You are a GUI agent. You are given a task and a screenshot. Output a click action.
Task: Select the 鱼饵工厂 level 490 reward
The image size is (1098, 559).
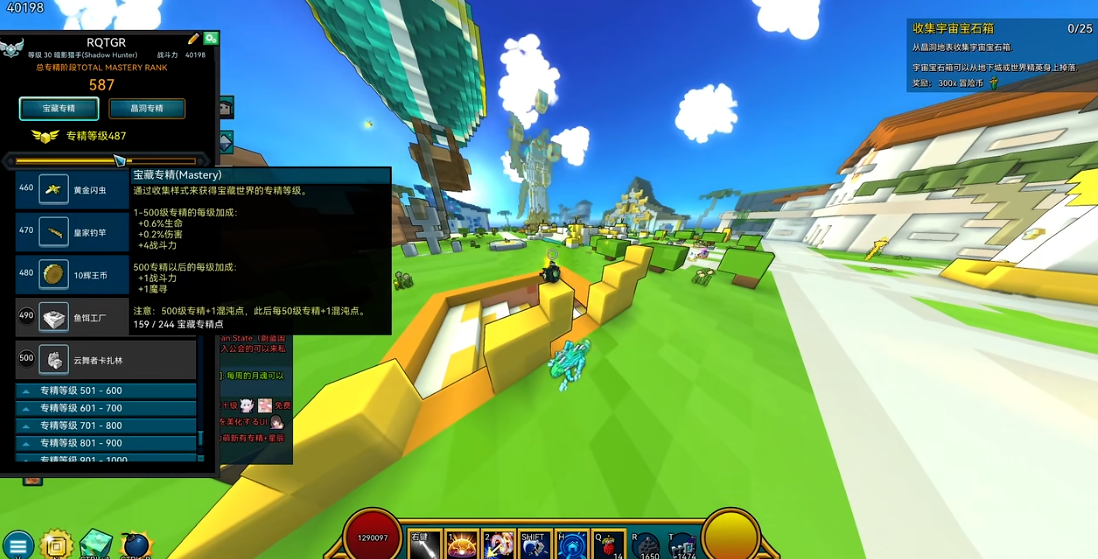[x=73, y=317]
